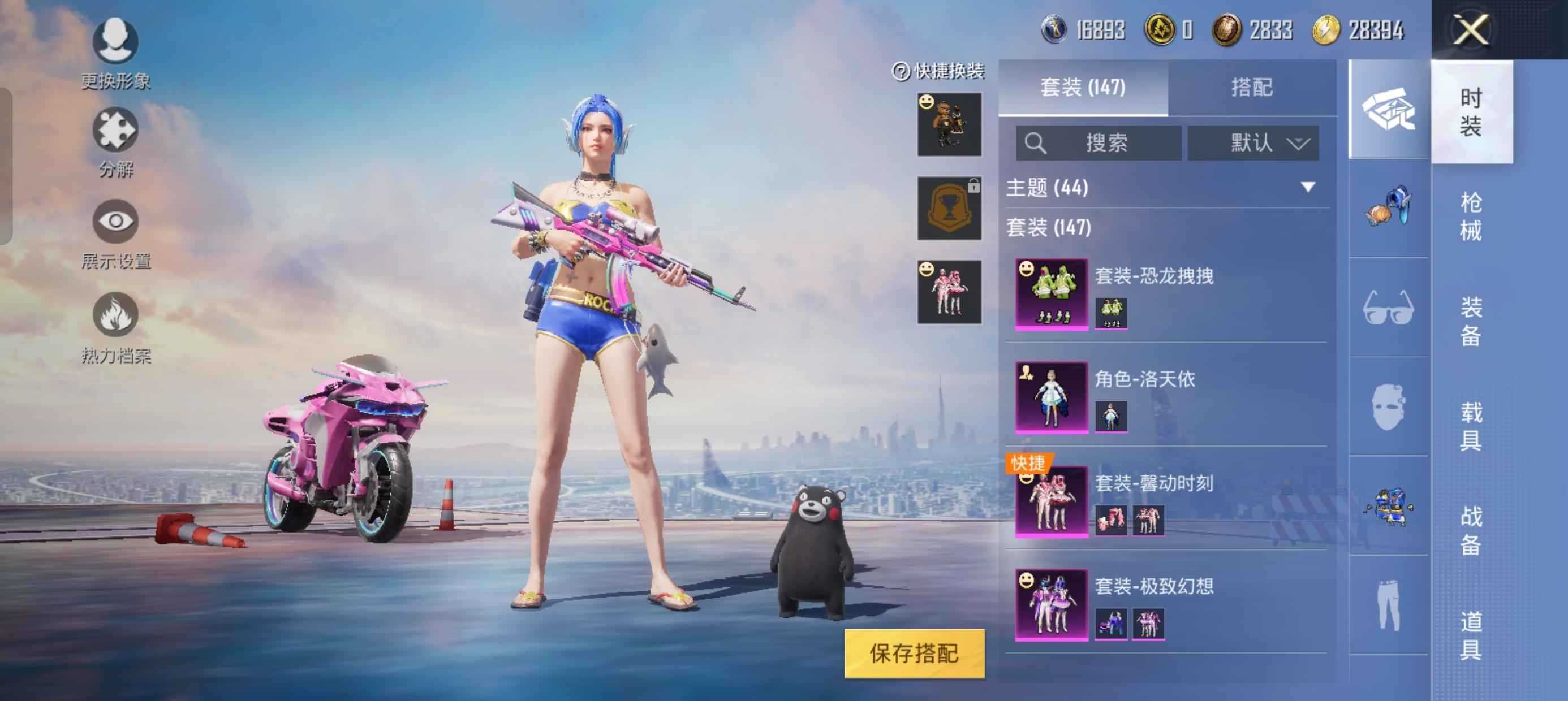The width and height of the screenshot is (1568, 701).
Task: Click the 搜索 search field
Action: [1099, 144]
